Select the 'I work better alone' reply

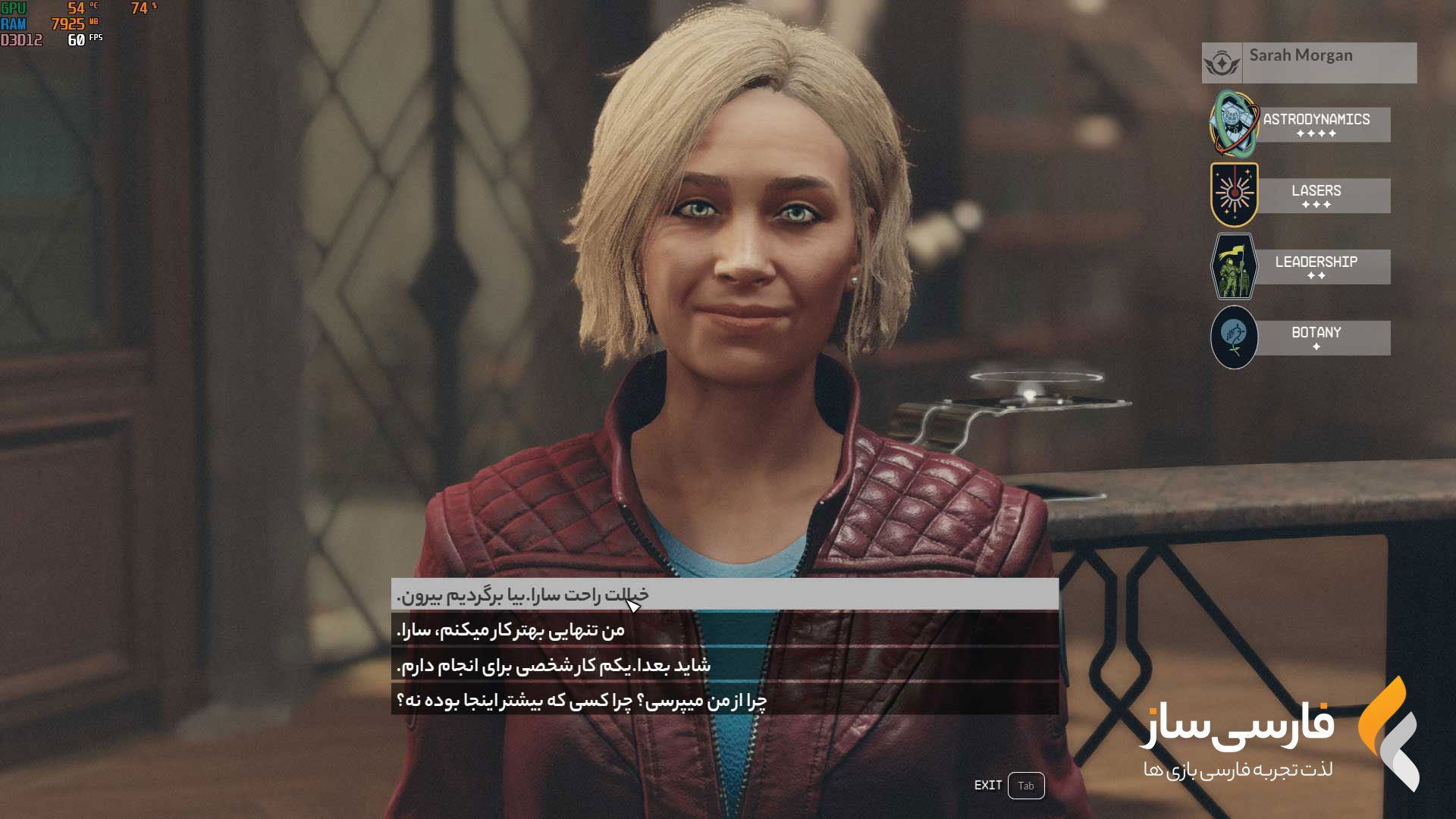click(x=724, y=630)
